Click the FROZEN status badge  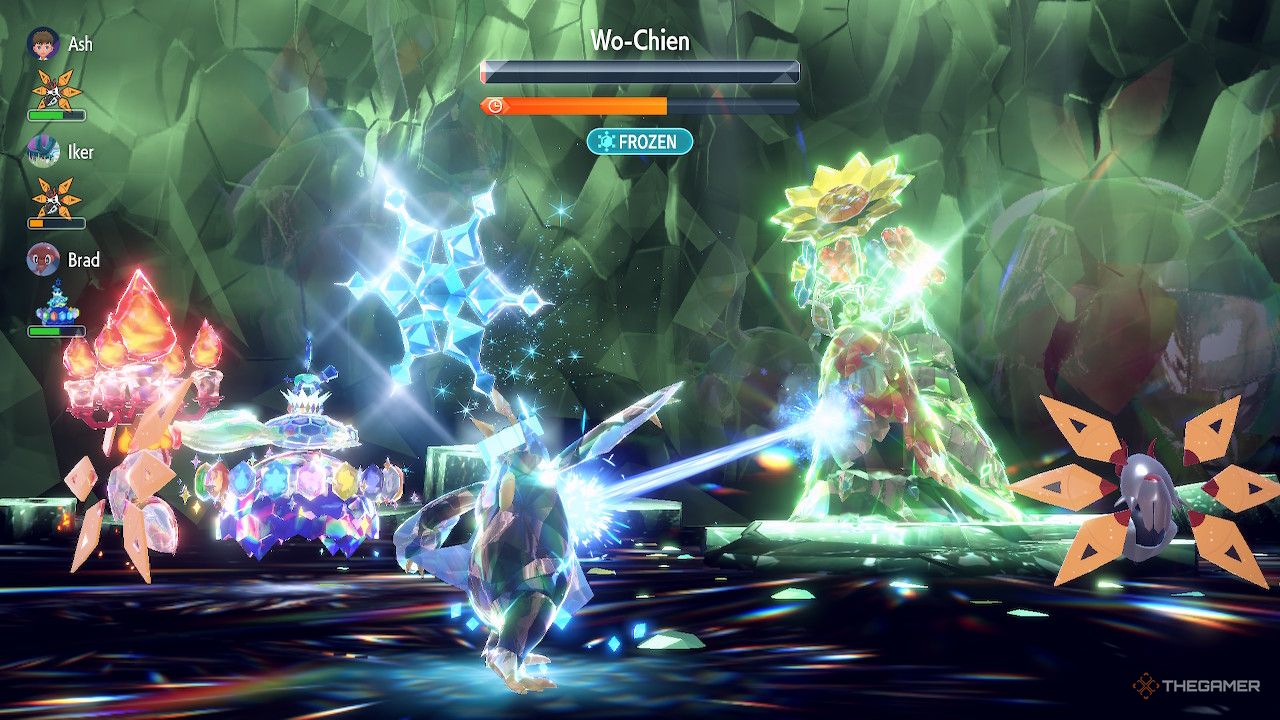coord(640,142)
